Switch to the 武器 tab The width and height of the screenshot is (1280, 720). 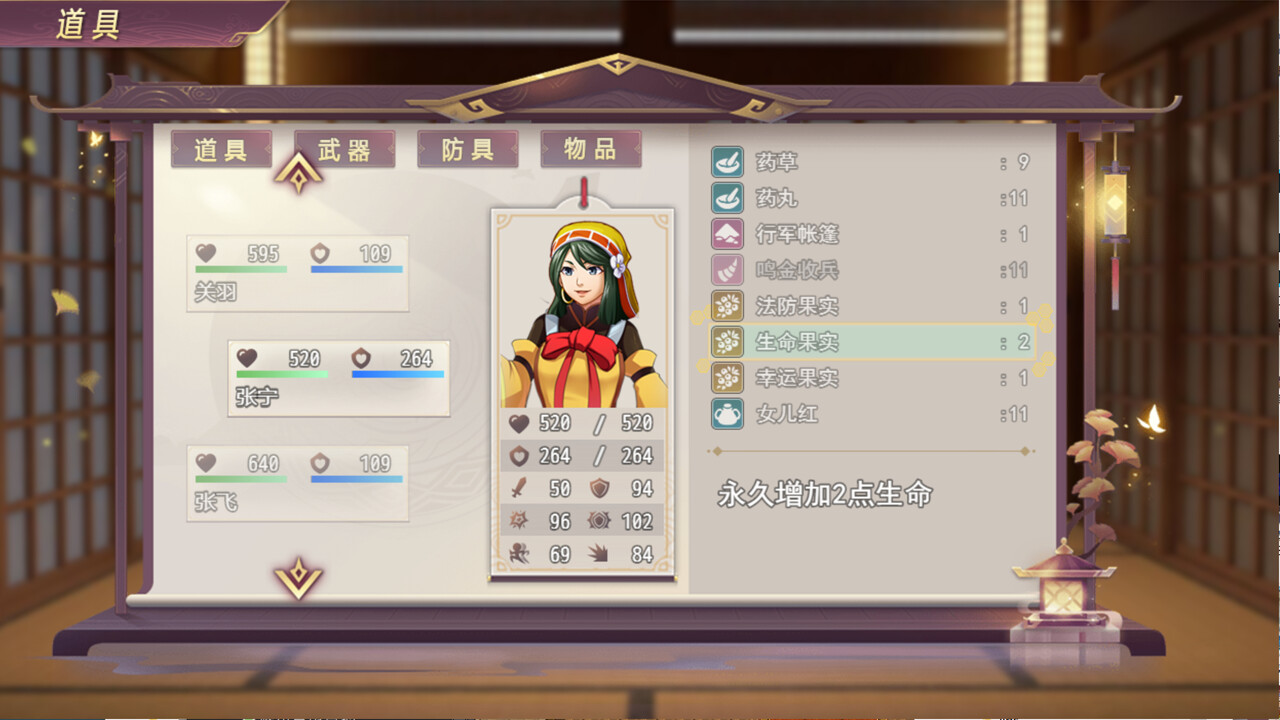pos(344,148)
